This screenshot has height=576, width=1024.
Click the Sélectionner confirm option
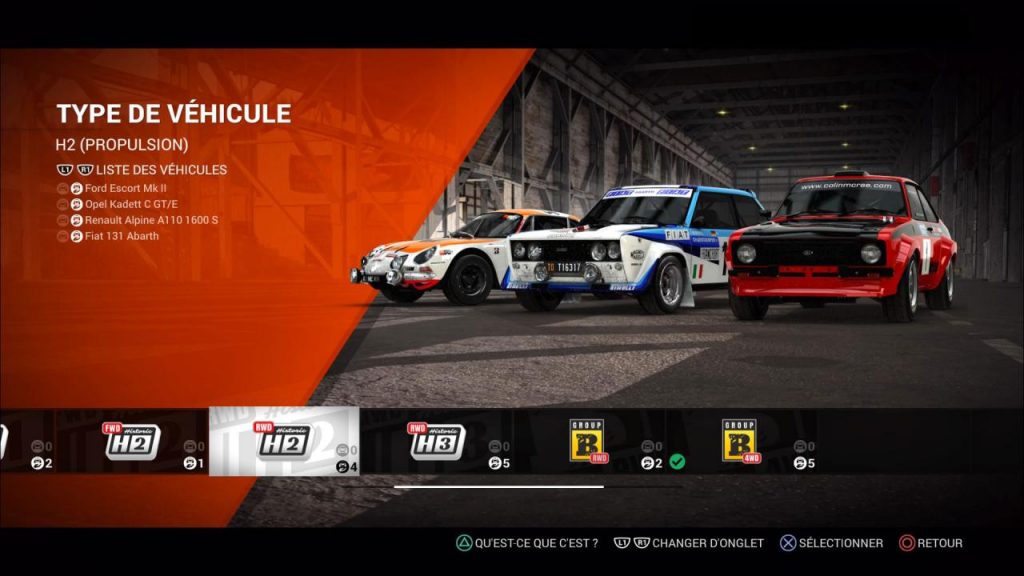(832, 543)
